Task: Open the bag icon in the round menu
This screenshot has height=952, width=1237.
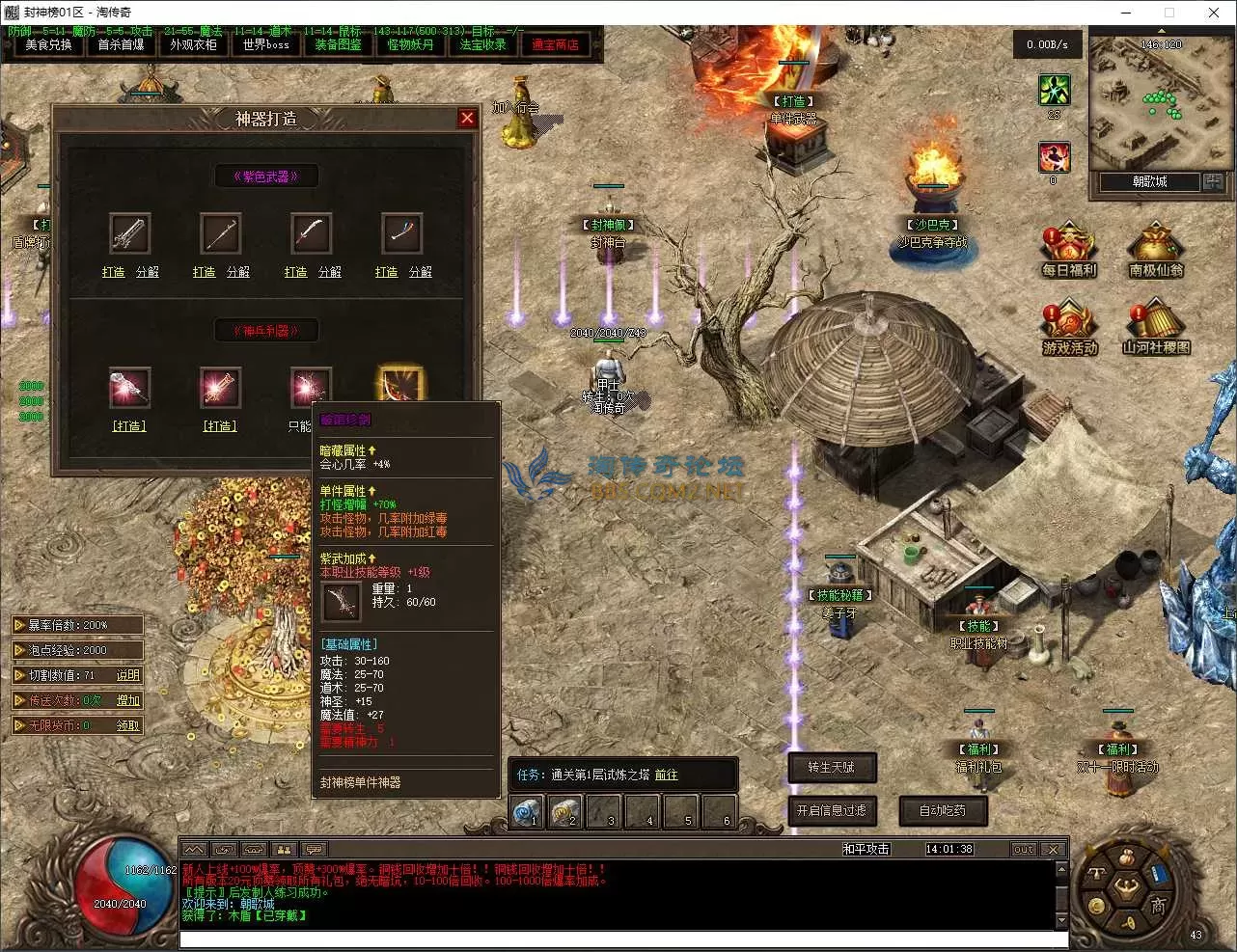Action: (1125, 857)
